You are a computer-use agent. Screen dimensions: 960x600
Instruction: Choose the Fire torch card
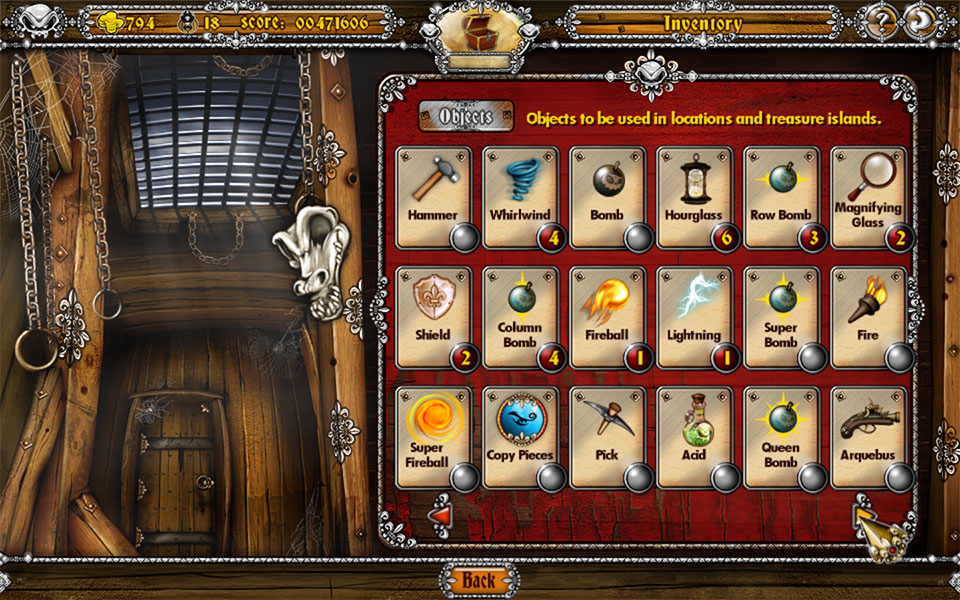coord(868,317)
